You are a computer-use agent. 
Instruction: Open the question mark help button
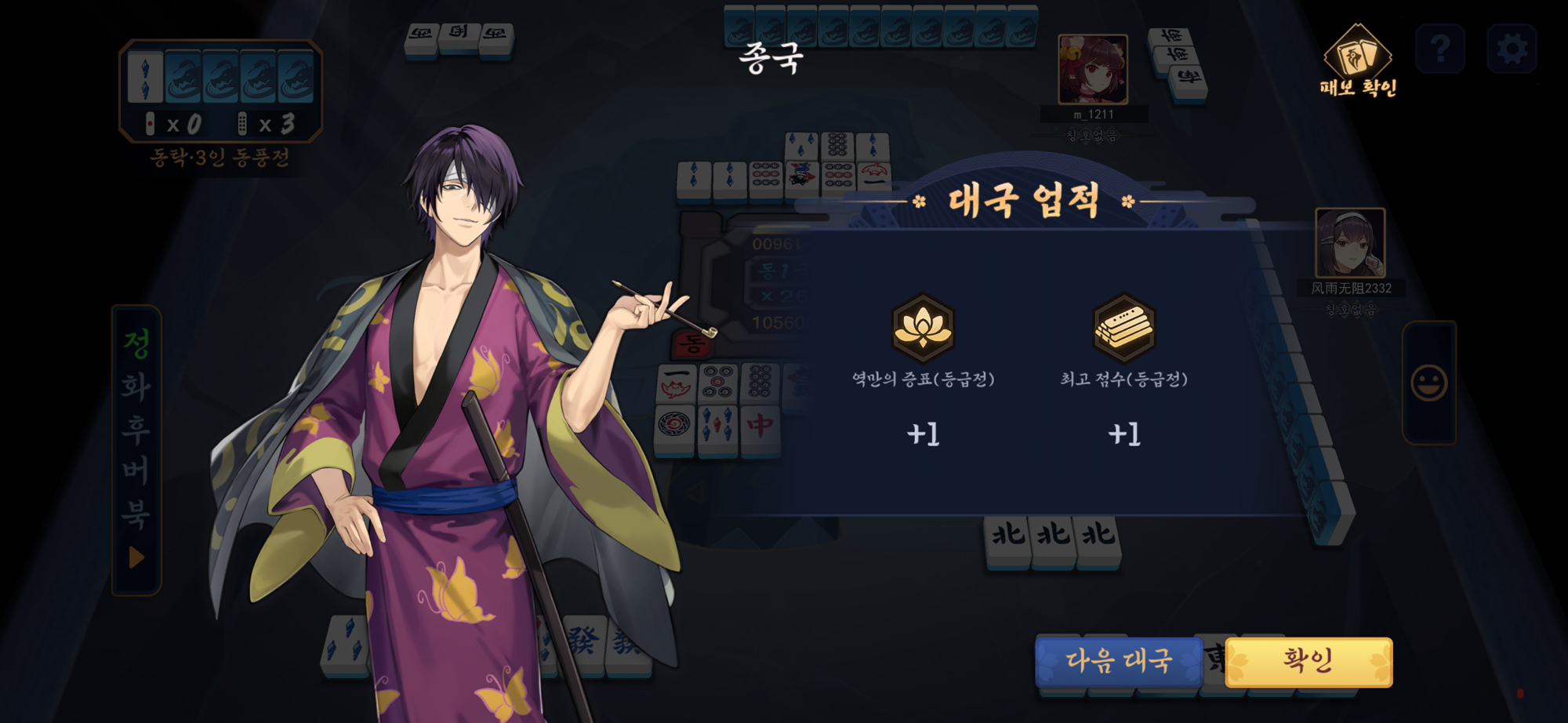pyautogui.click(x=1440, y=49)
